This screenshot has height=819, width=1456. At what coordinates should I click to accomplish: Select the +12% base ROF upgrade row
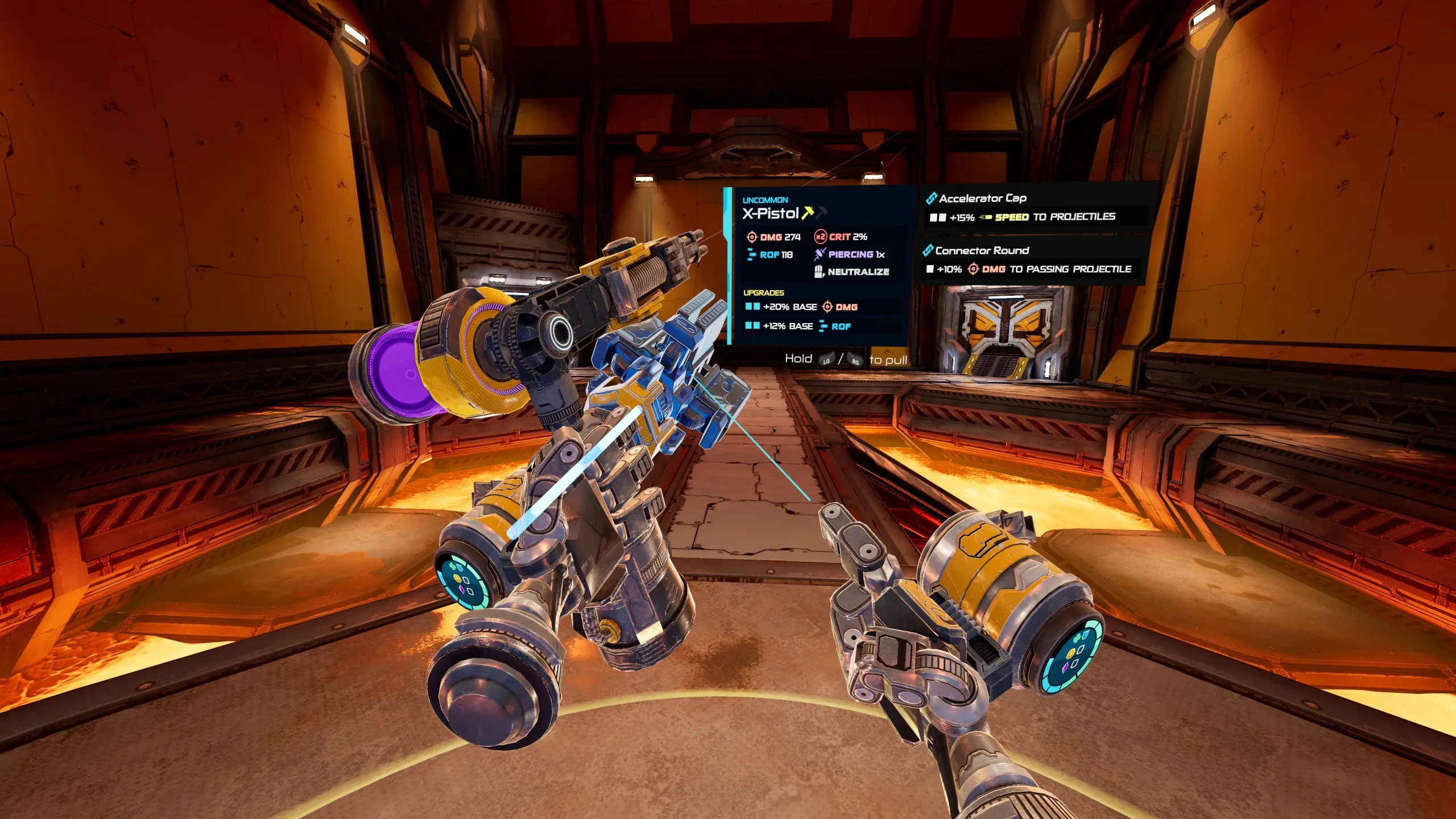799,326
